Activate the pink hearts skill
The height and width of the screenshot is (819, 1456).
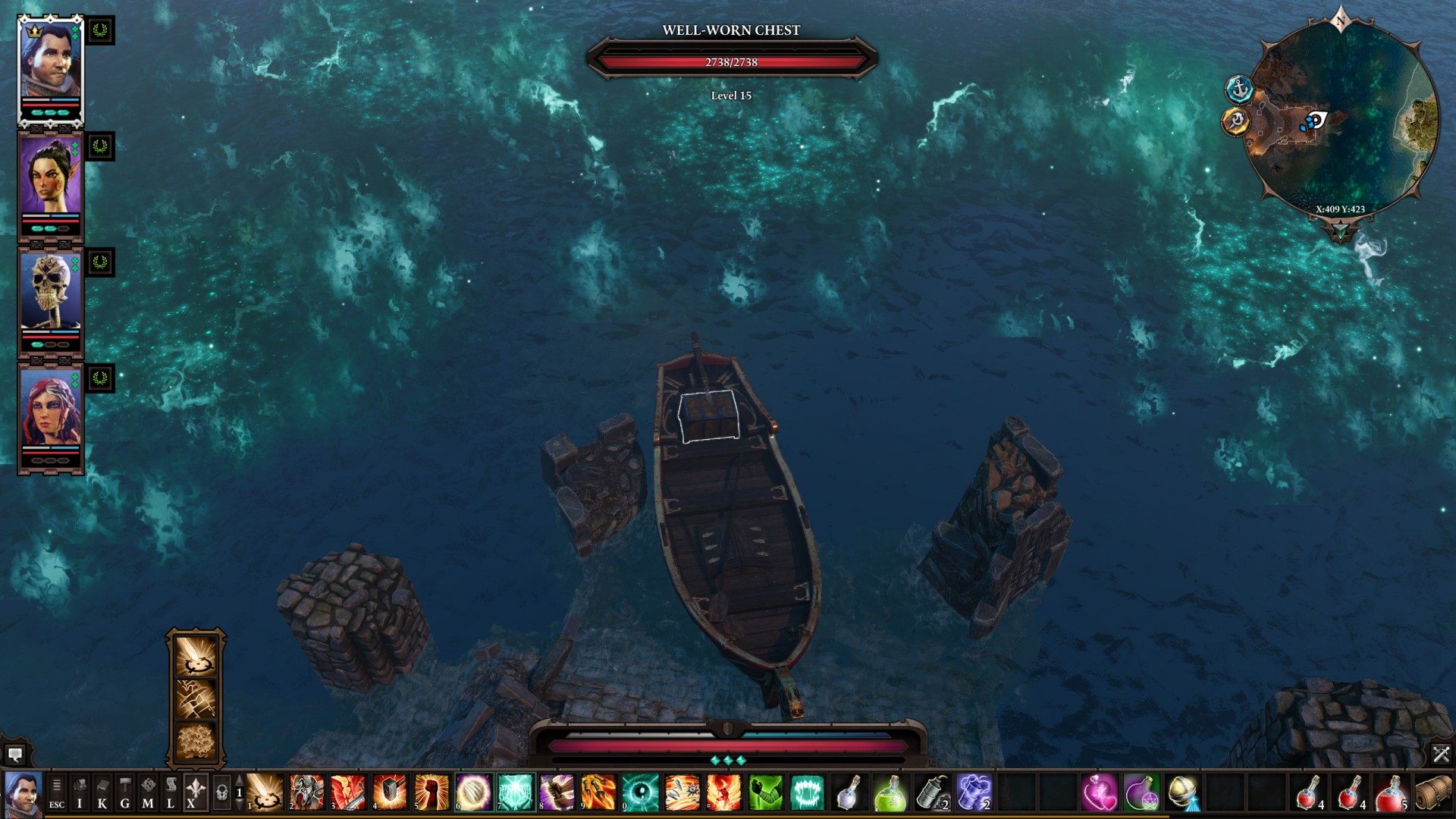coord(1099,792)
